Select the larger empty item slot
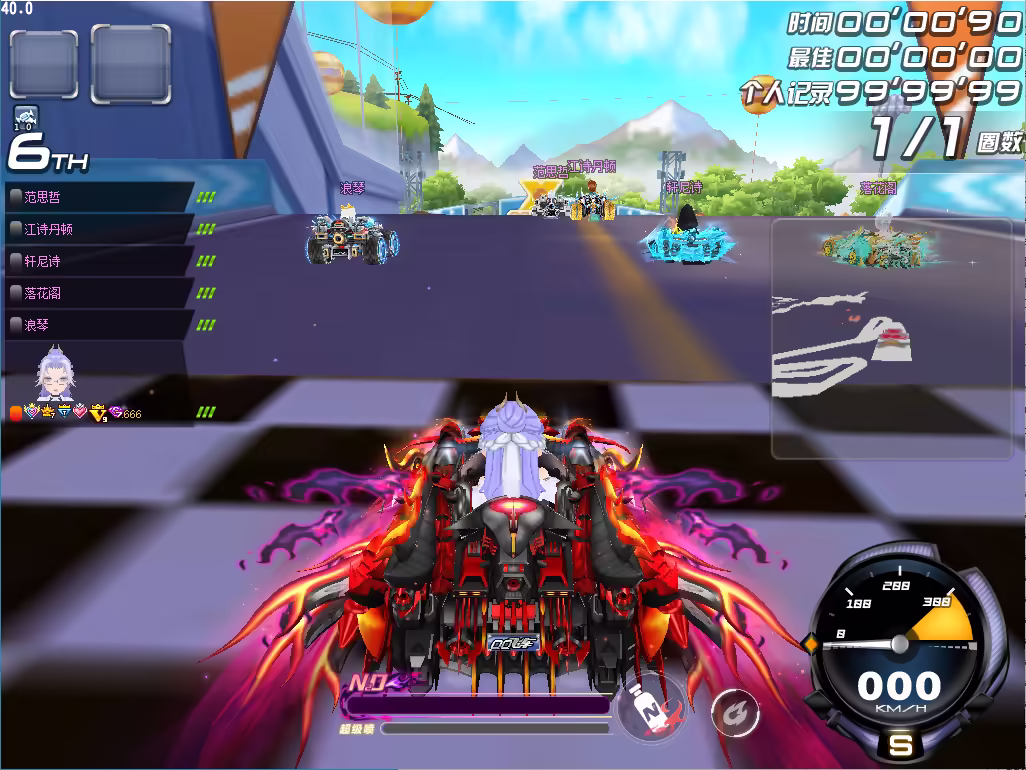The height and width of the screenshot is (770, 1026). point(130,63)
